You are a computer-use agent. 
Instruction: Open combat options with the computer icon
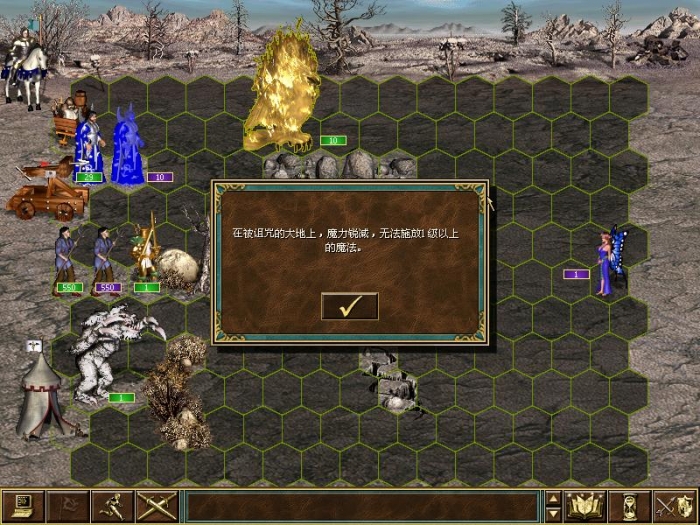(22, 507)
